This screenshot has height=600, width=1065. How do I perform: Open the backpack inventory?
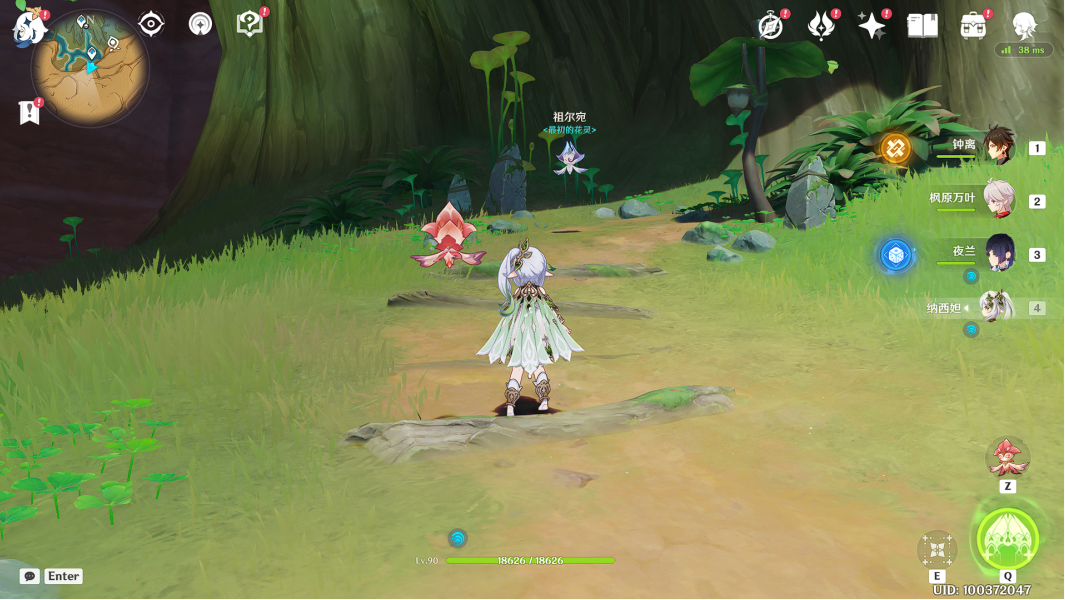(972, 26)
